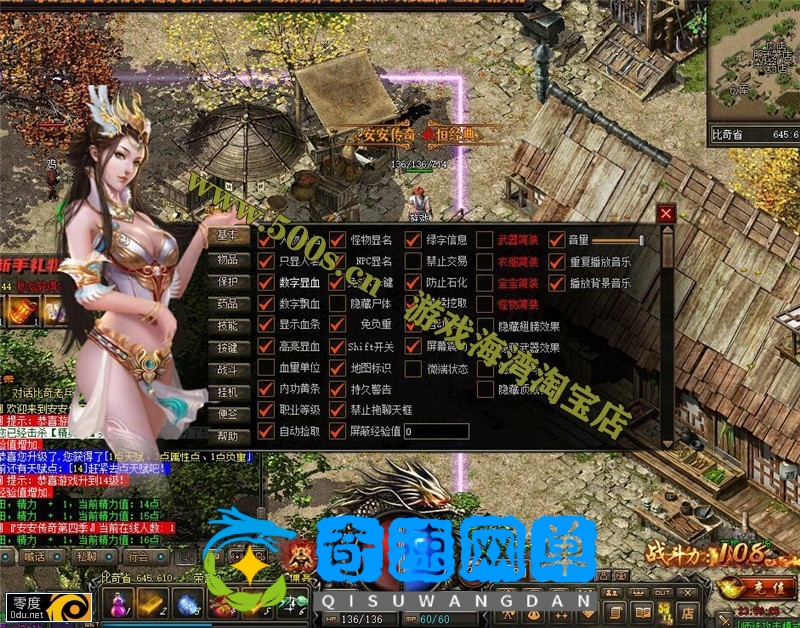
Task: Switch to the 物品 settings tab
Action: tap(228, 259)
